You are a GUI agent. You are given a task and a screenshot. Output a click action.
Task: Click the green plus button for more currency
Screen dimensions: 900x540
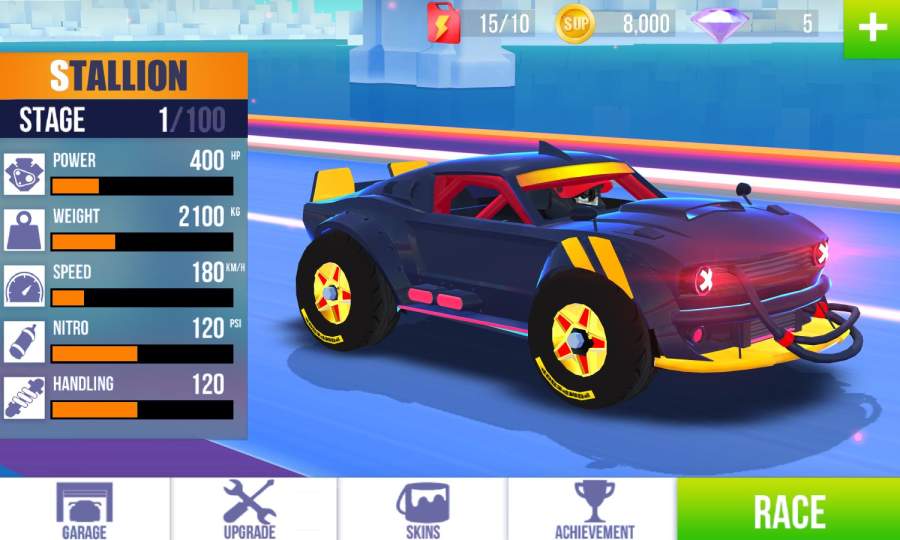click(872, 28)
